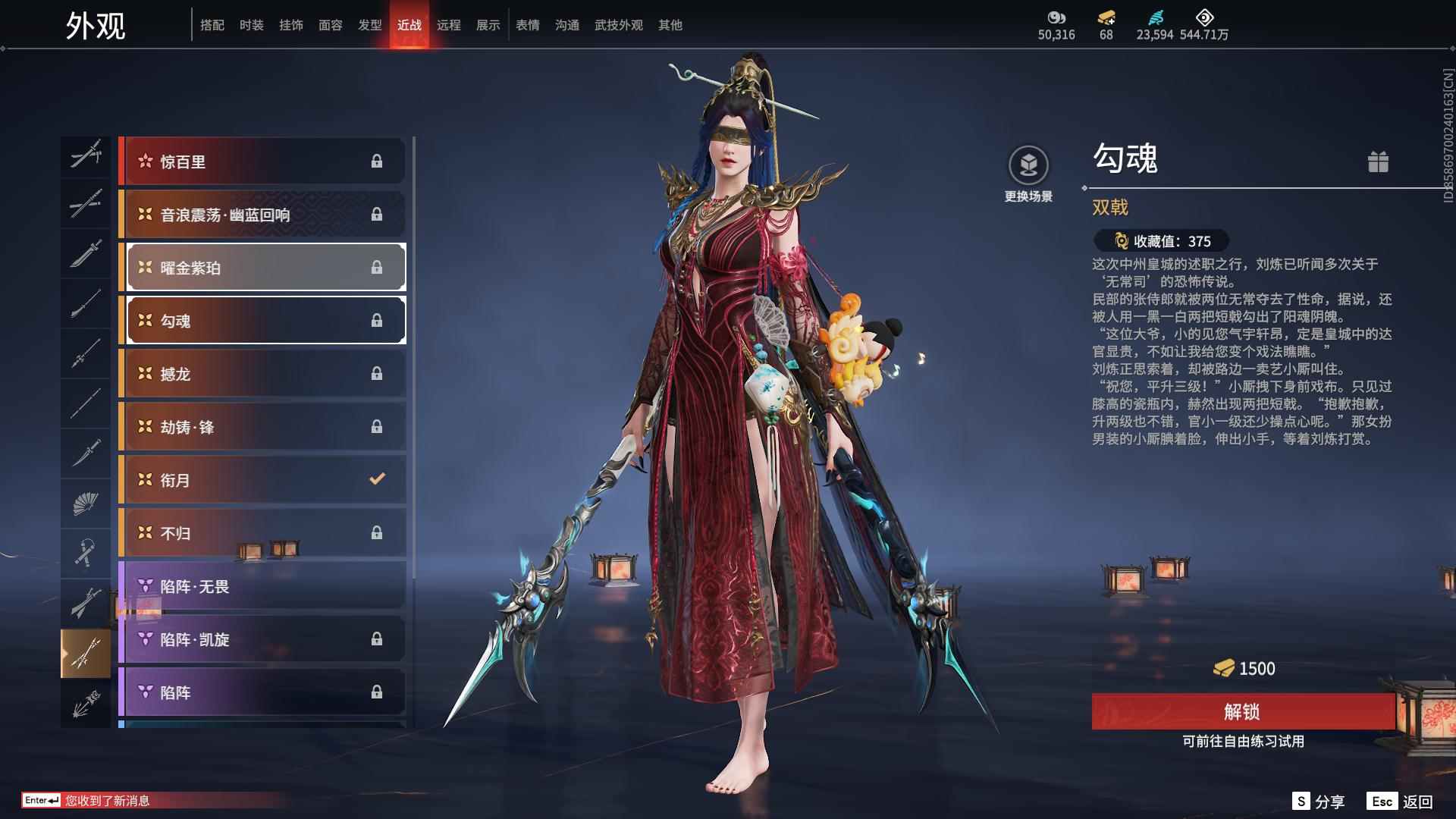The width and height of the screenshot is (1456, 819).
Task: Click the lock icon on 不归 entry
Action: point(375,532)
